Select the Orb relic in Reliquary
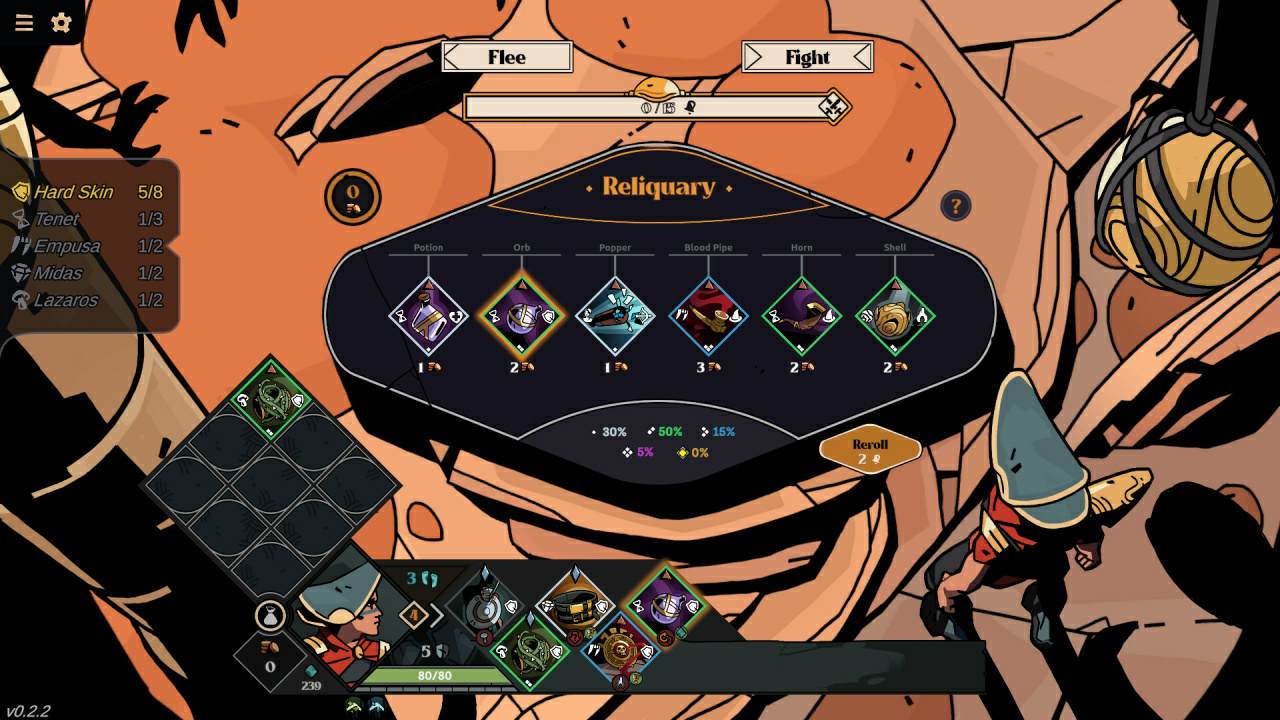 [x=521, y=317]
